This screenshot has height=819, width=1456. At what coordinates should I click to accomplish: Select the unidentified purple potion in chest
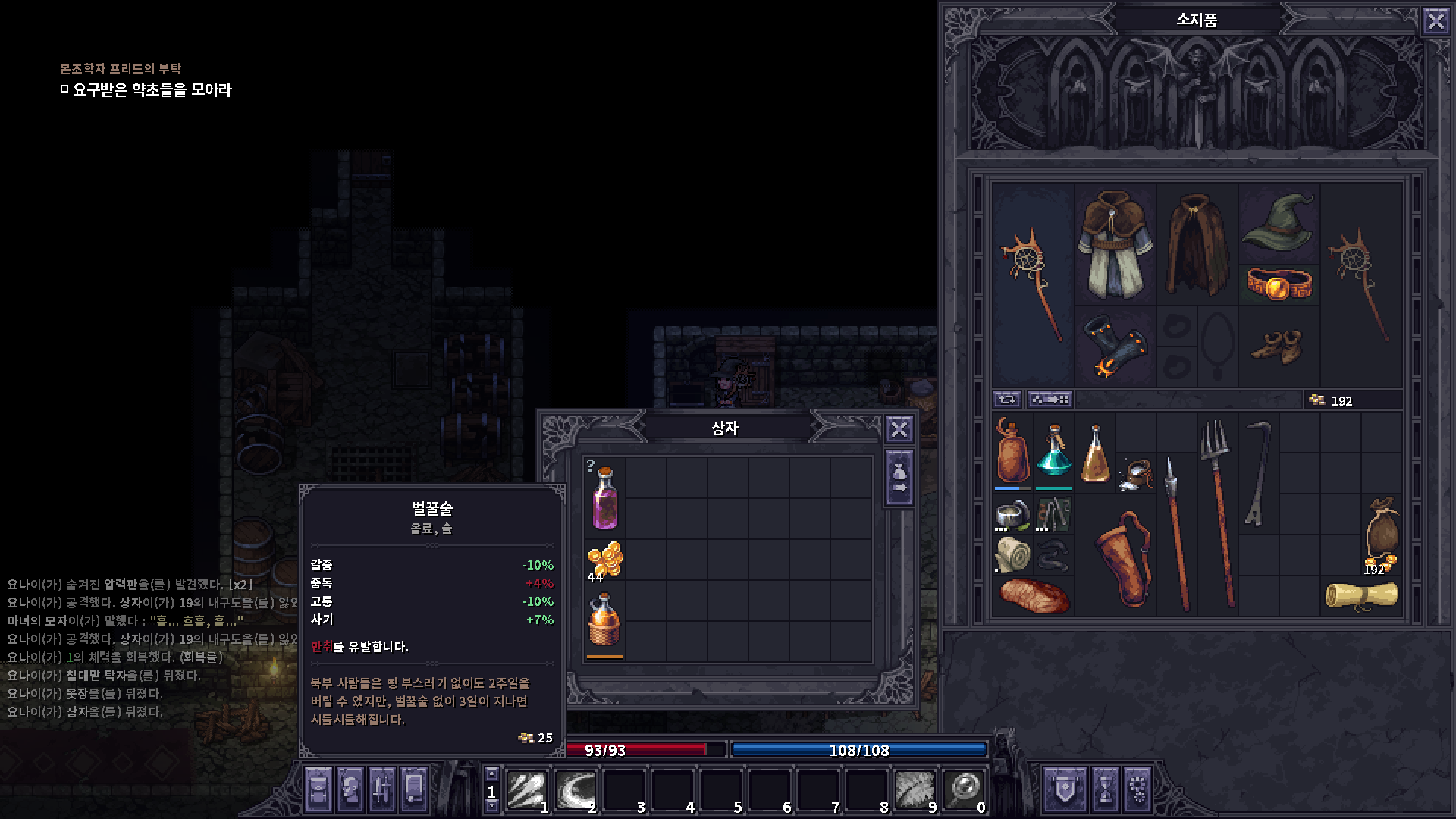pos(604,498)
